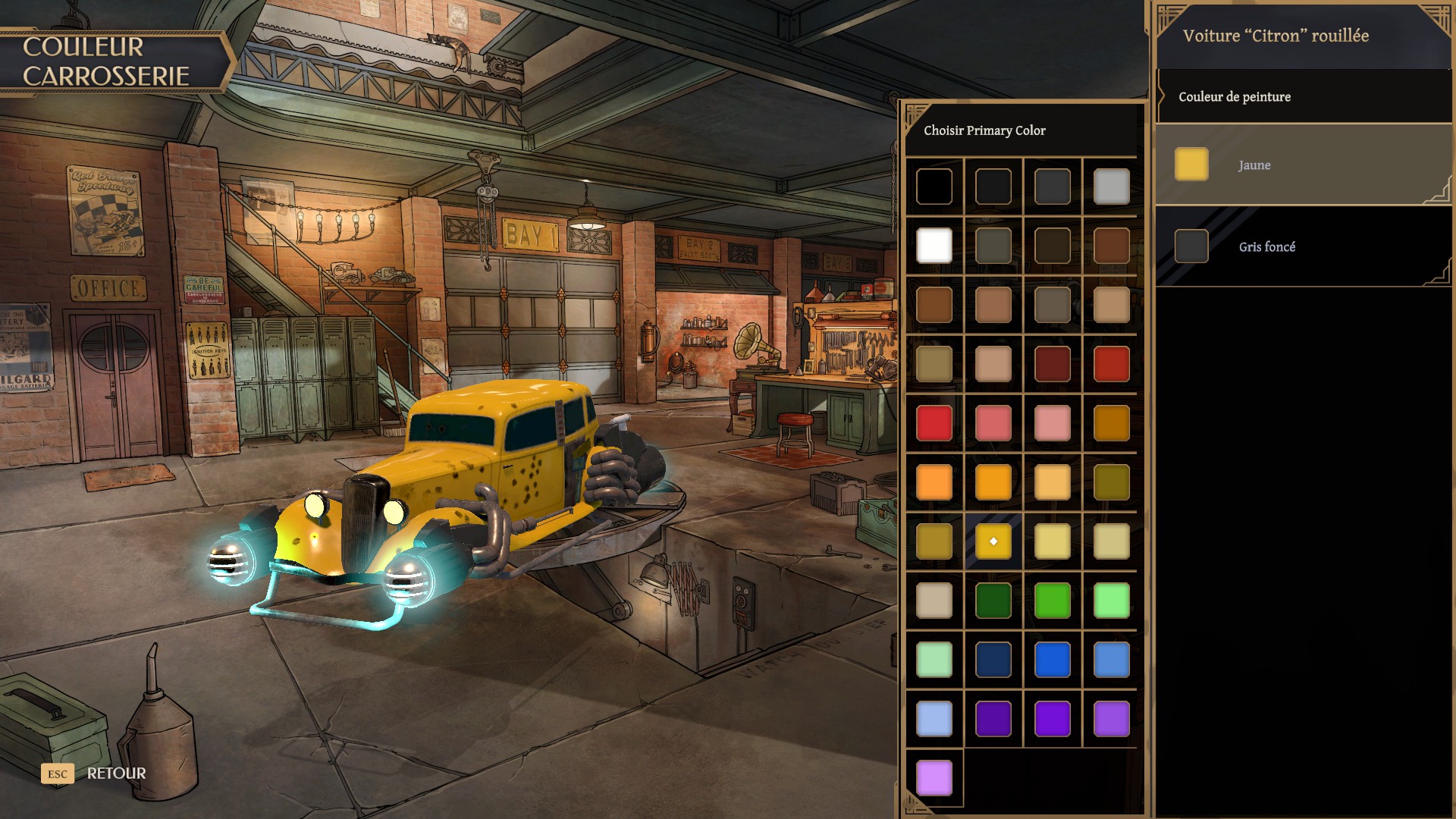Select the Jaune primary colour row
This screenshot has height=819, width=1456.
click(1302, 165)
